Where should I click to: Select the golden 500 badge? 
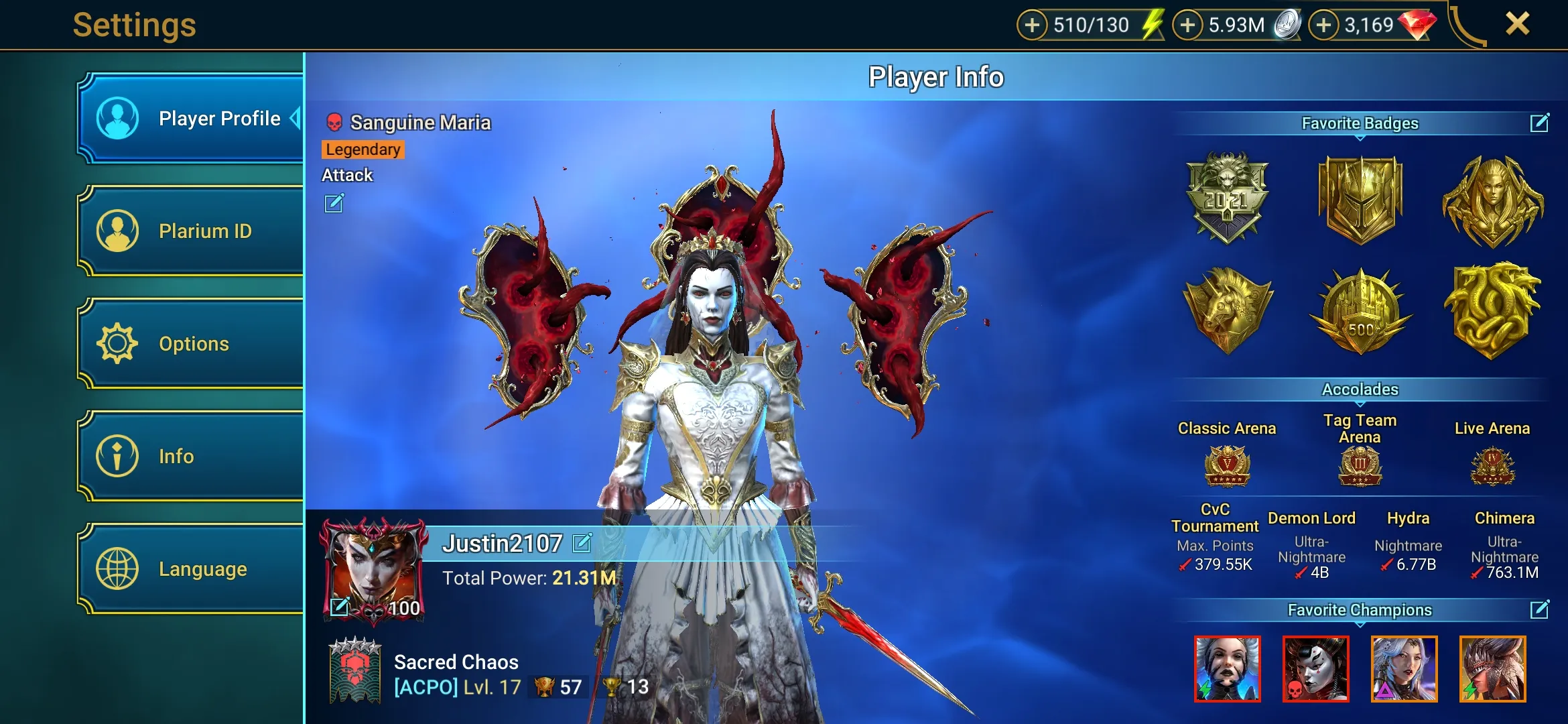point(1360,312)
